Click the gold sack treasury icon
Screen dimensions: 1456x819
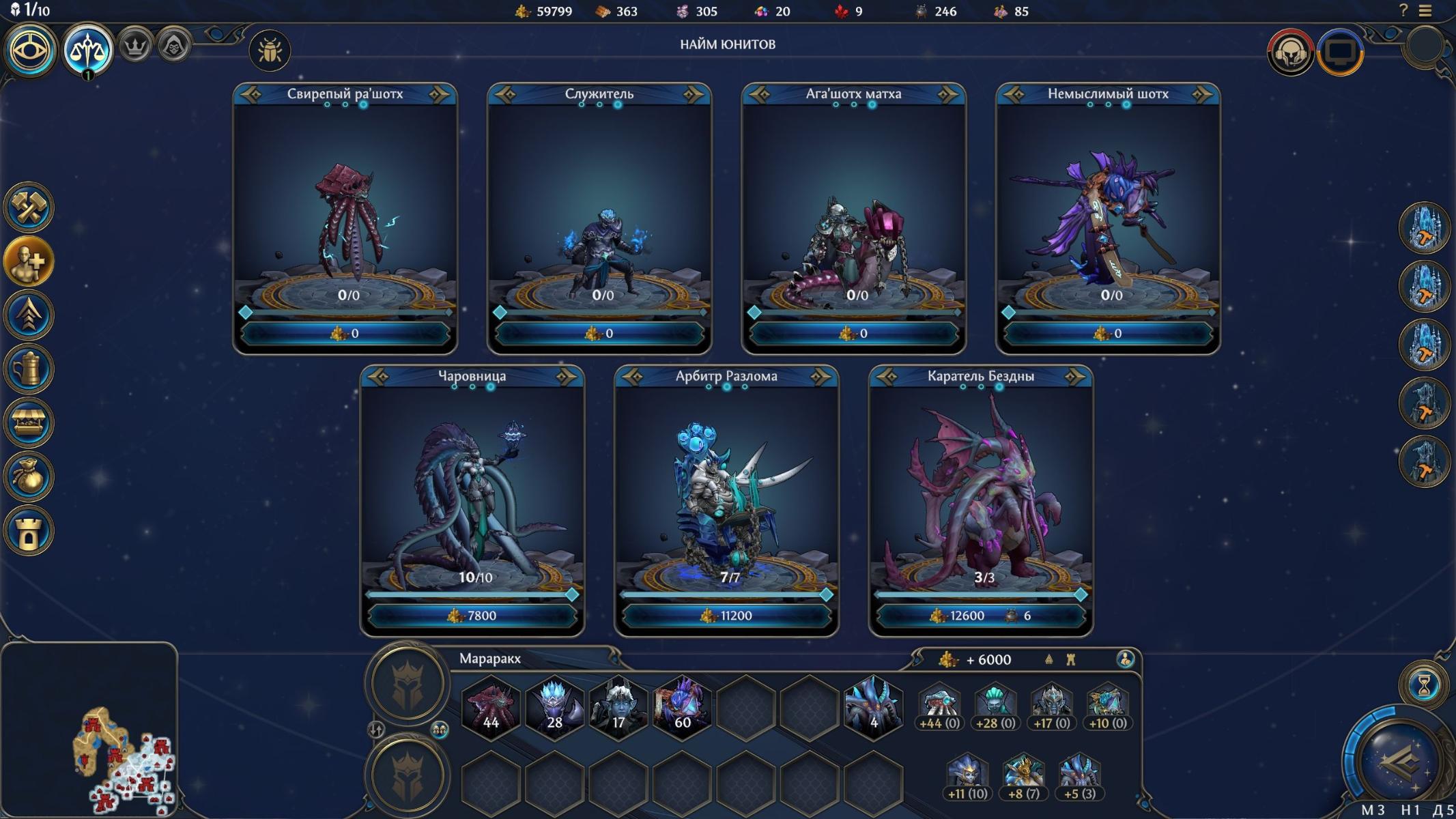click(x=29, y=477)
